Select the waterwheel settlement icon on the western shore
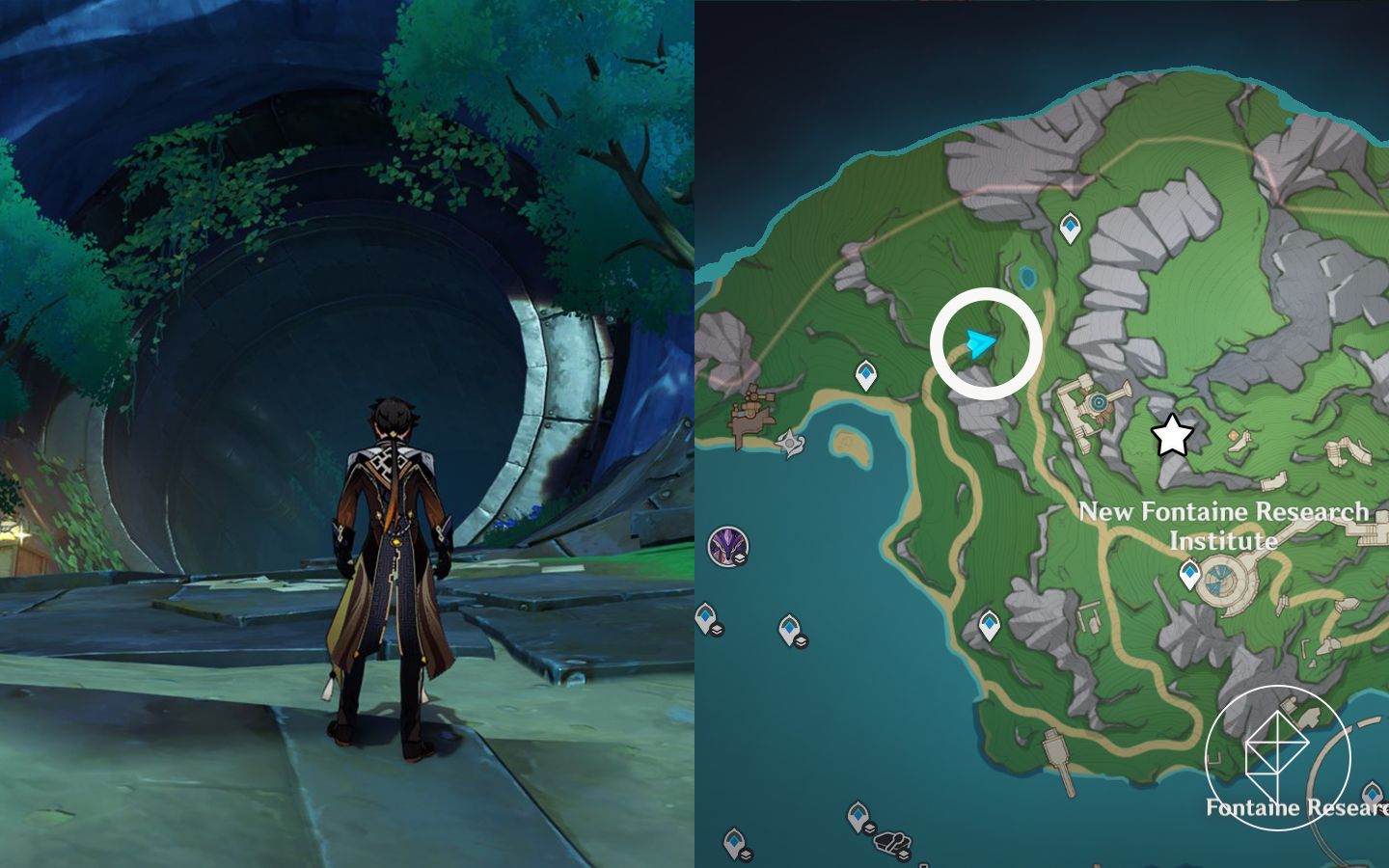Viewport: 1389px width, 868px height. 757,405
